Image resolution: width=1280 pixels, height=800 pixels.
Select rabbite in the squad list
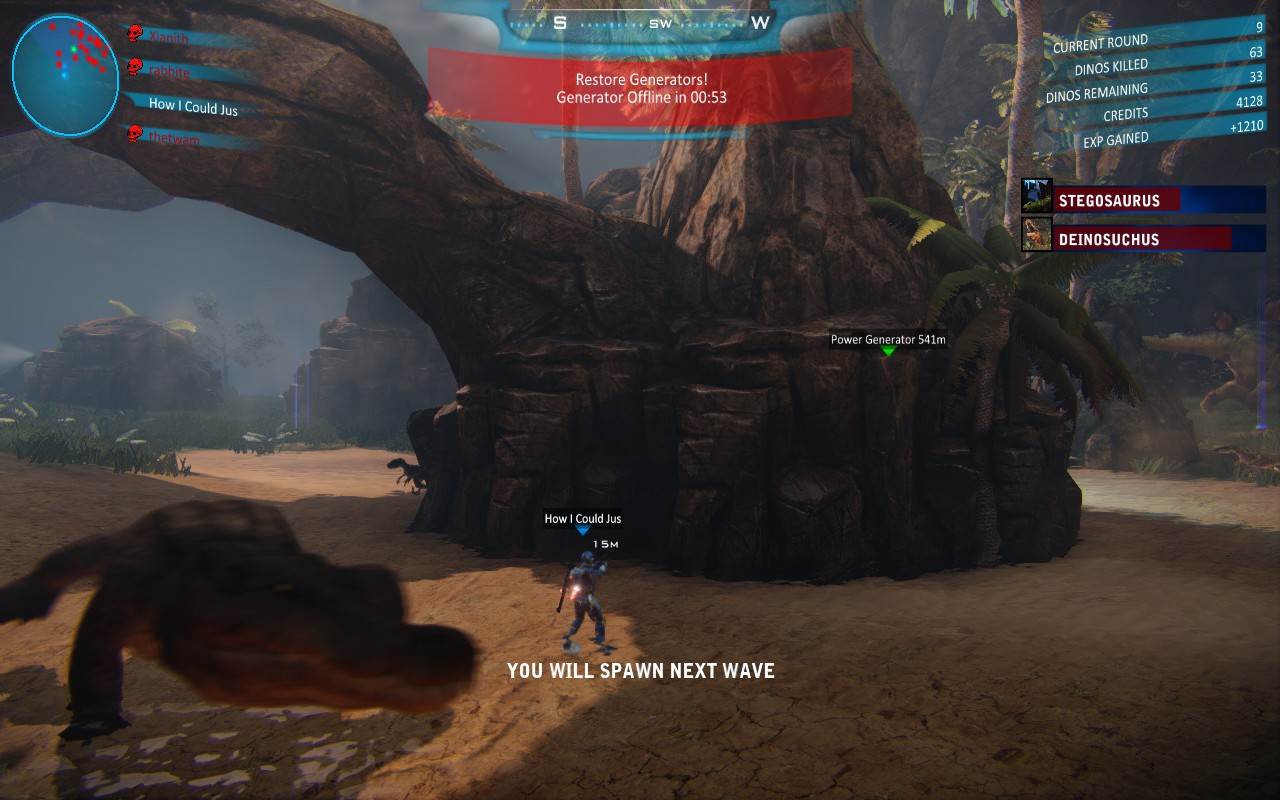click(170, 71)
